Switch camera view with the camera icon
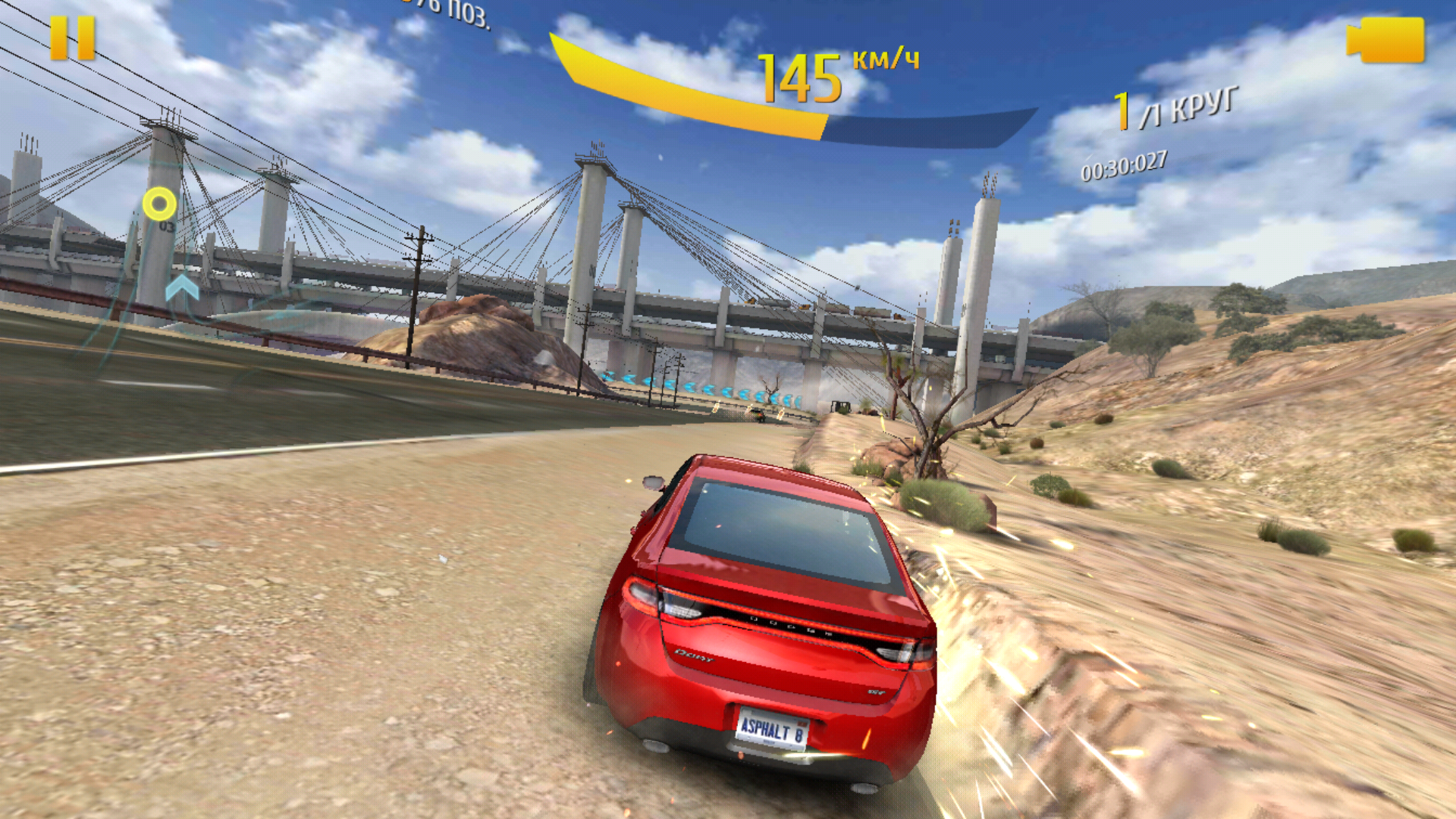 [x=1386, y=40]
